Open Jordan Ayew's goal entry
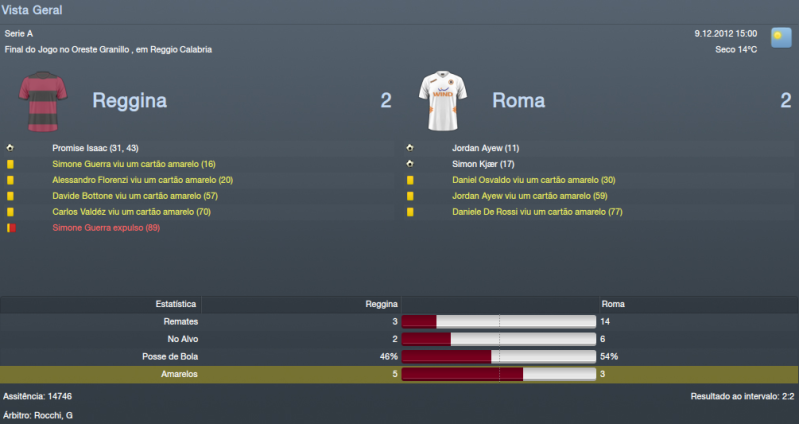799x424 pixels. point(485,148)
